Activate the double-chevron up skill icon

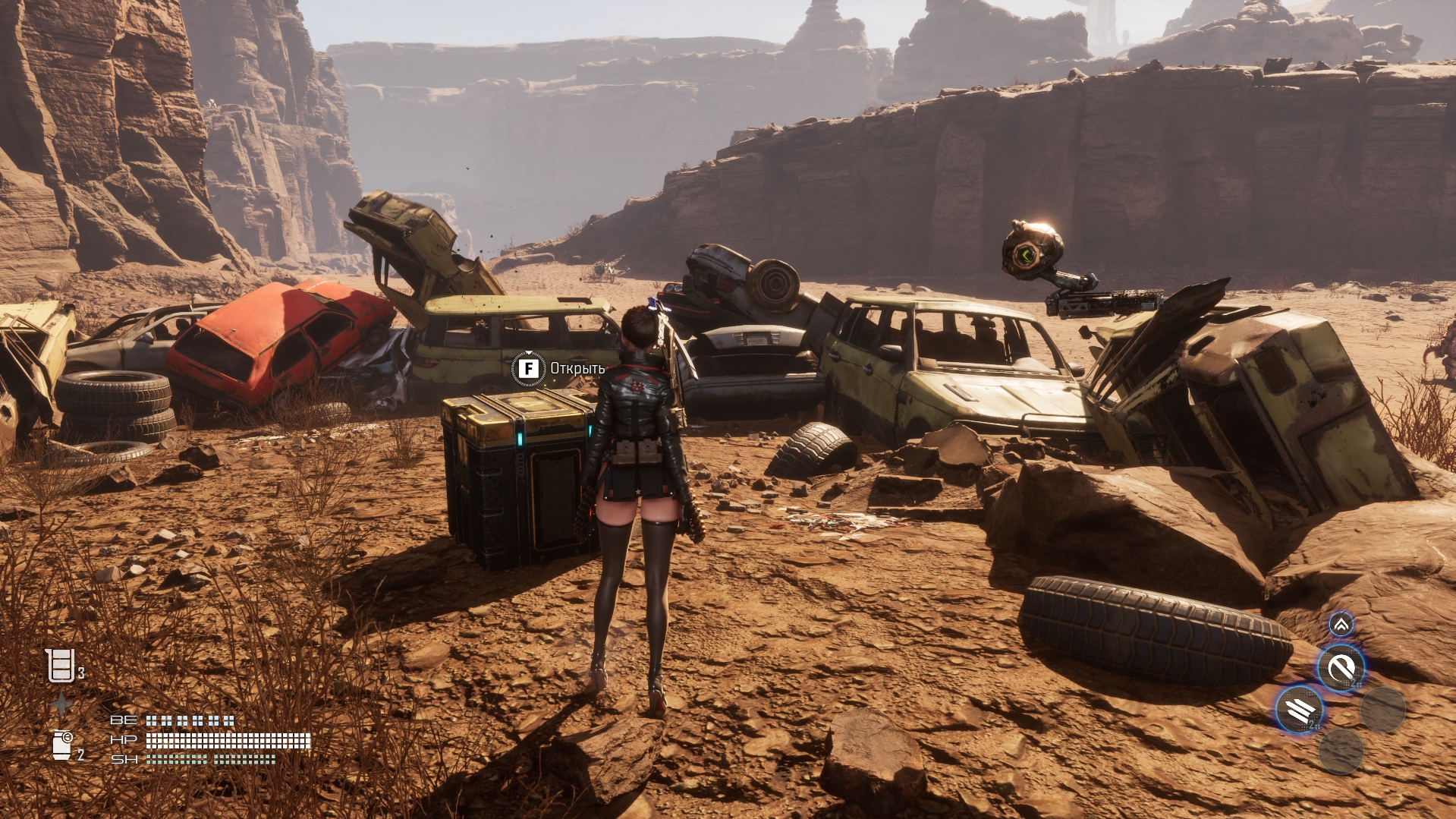pyautogui.click(x=1341, y=625)
